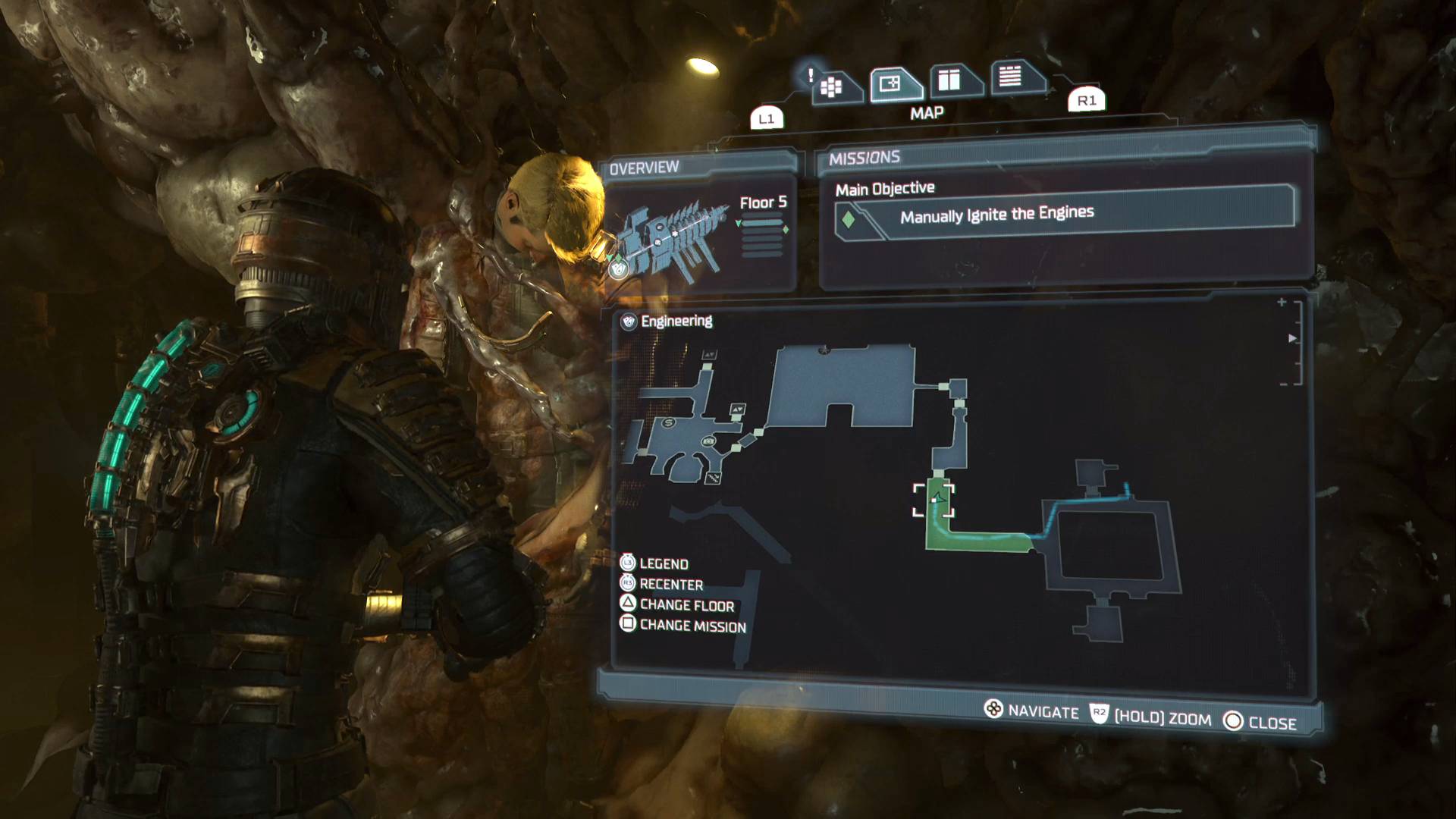Click the stairs marker on the map

coord(713,478)
